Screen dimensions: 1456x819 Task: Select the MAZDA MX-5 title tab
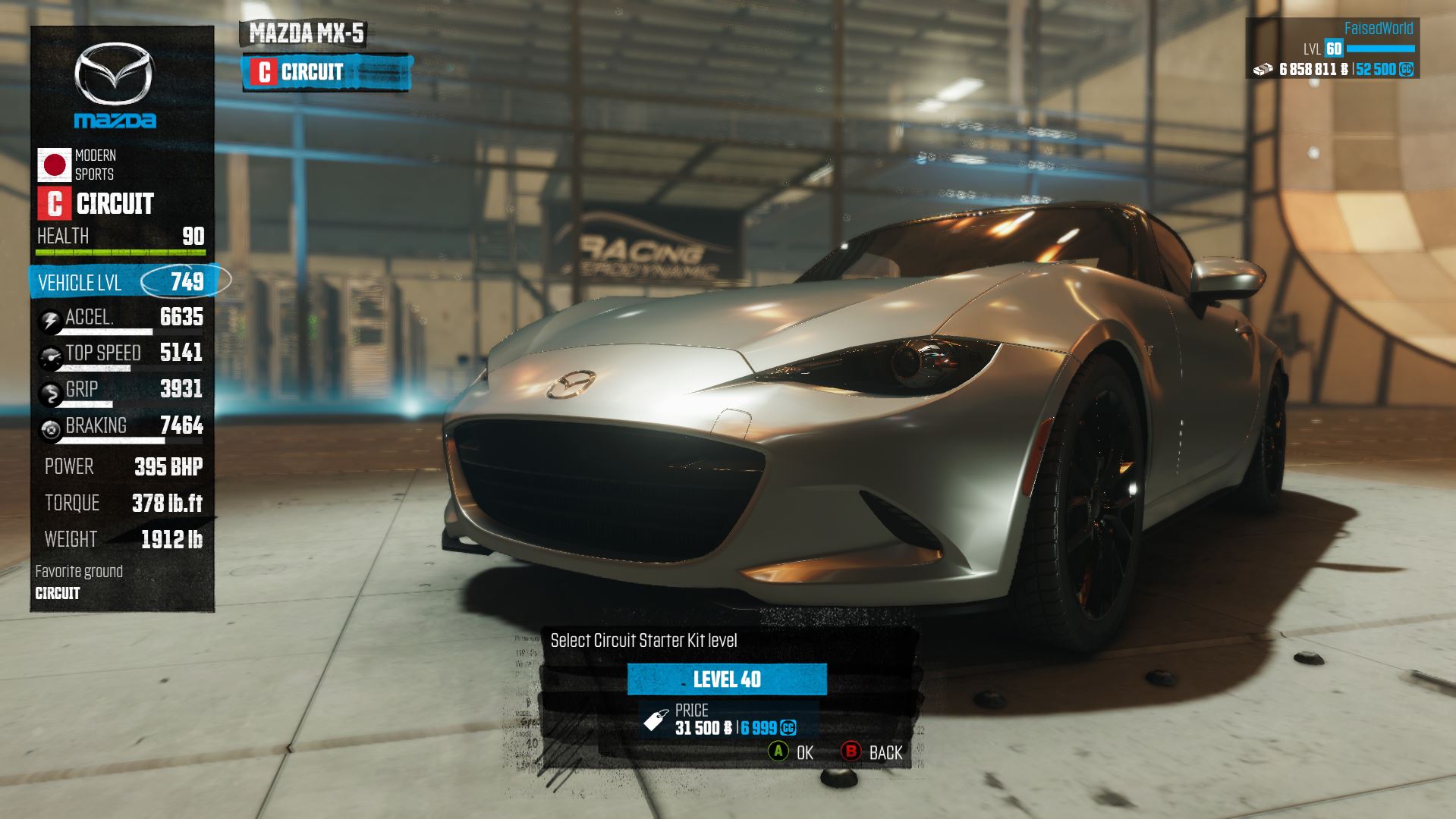[303, 33]
